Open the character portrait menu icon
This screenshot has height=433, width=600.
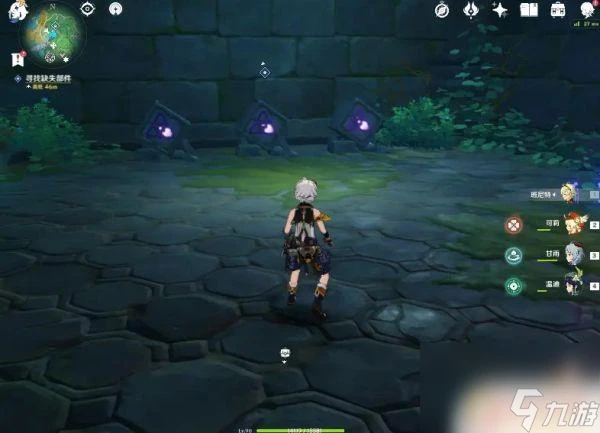(x=586, y=10)
